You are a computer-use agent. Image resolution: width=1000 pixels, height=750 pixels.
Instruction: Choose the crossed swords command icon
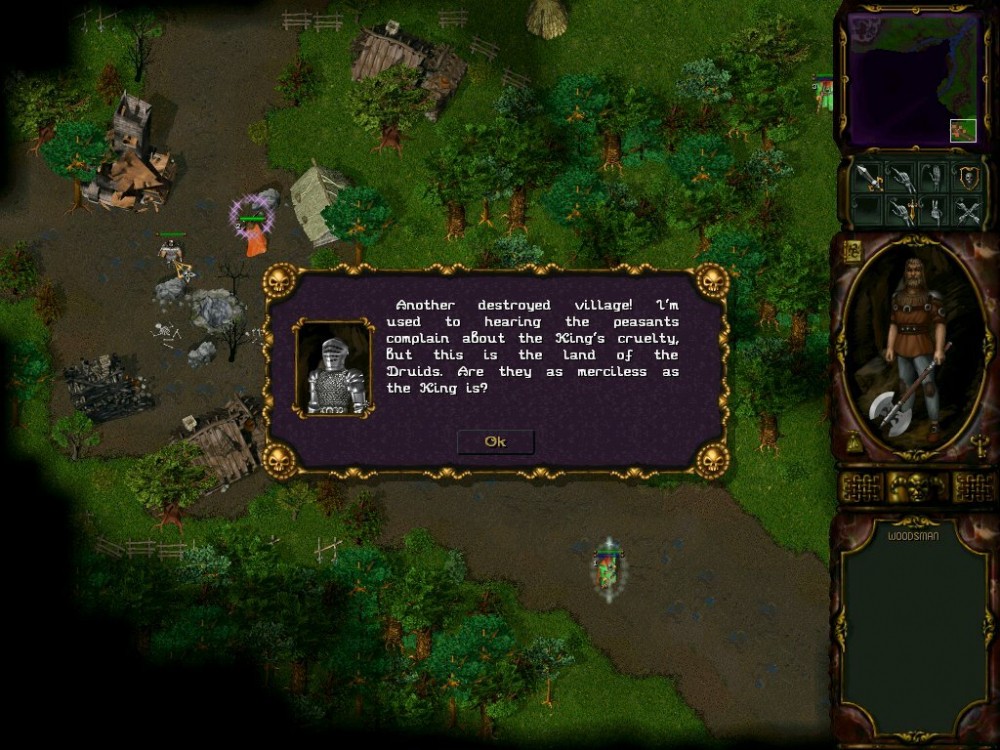[966, 211]
